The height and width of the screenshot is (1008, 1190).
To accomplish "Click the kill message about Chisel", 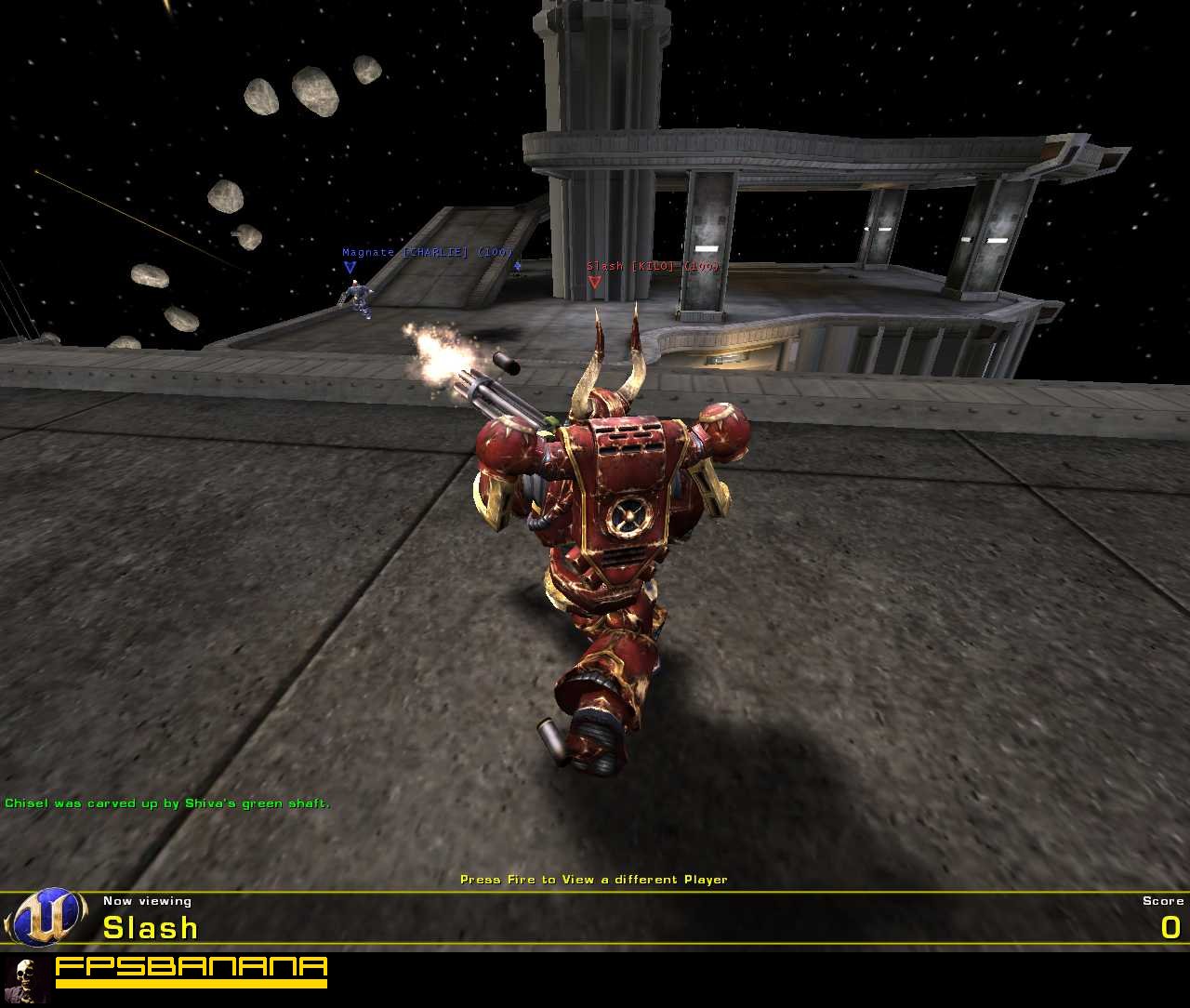I will [167, 802].
